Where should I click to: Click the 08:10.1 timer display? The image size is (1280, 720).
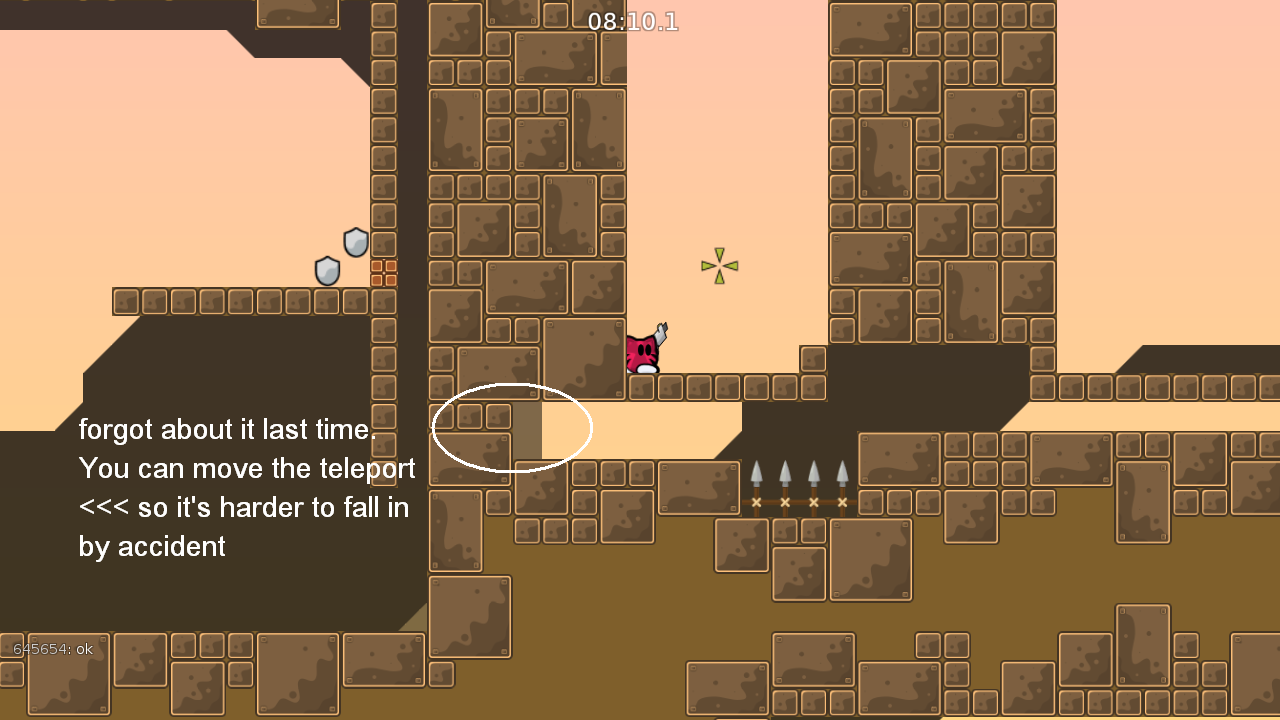tap(634, 22)
